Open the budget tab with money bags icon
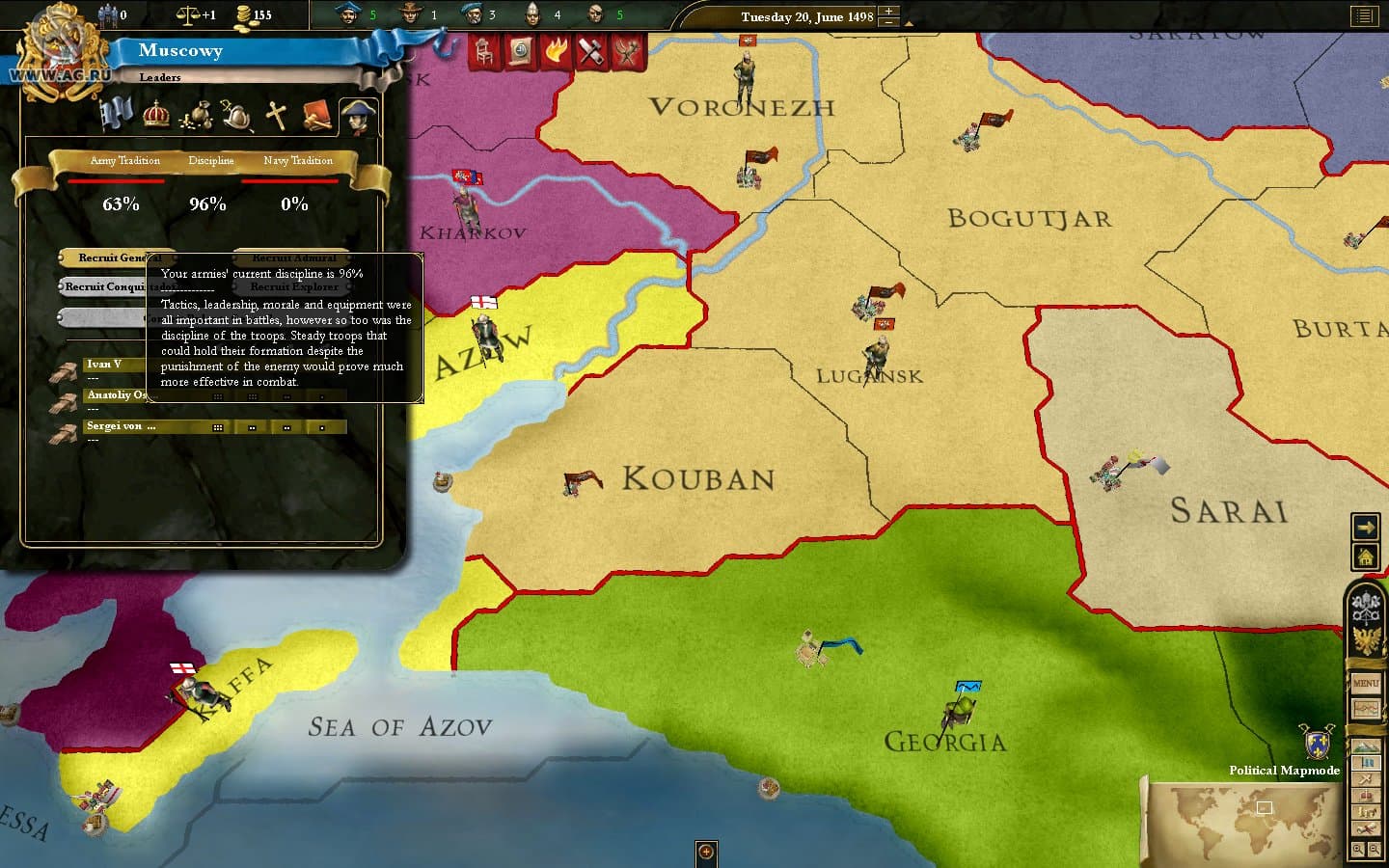 click(198, 114)
